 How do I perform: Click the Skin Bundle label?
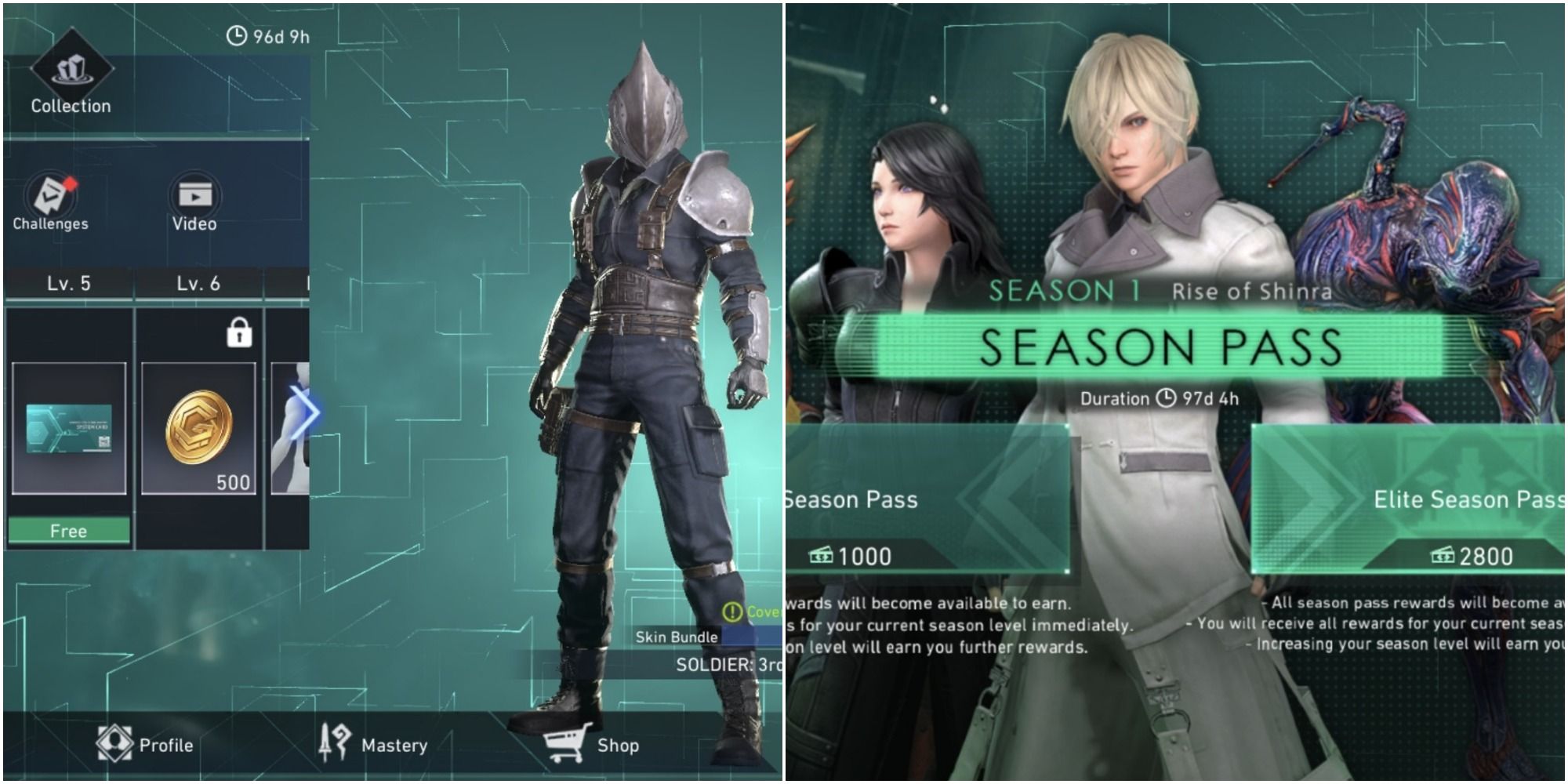pyautogui.click(x=677, y=637)
